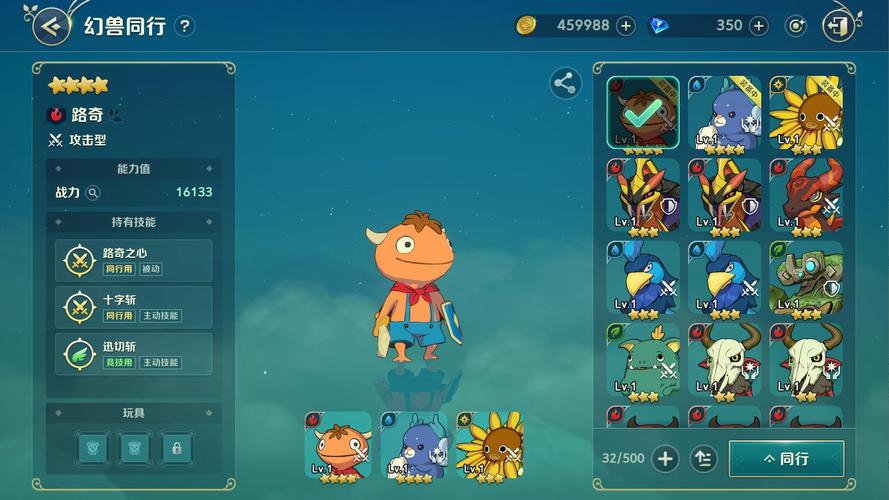Screen dimensions: 889x500
Task: Expand familiar capacity with plus button
Action: click(665, 459)
